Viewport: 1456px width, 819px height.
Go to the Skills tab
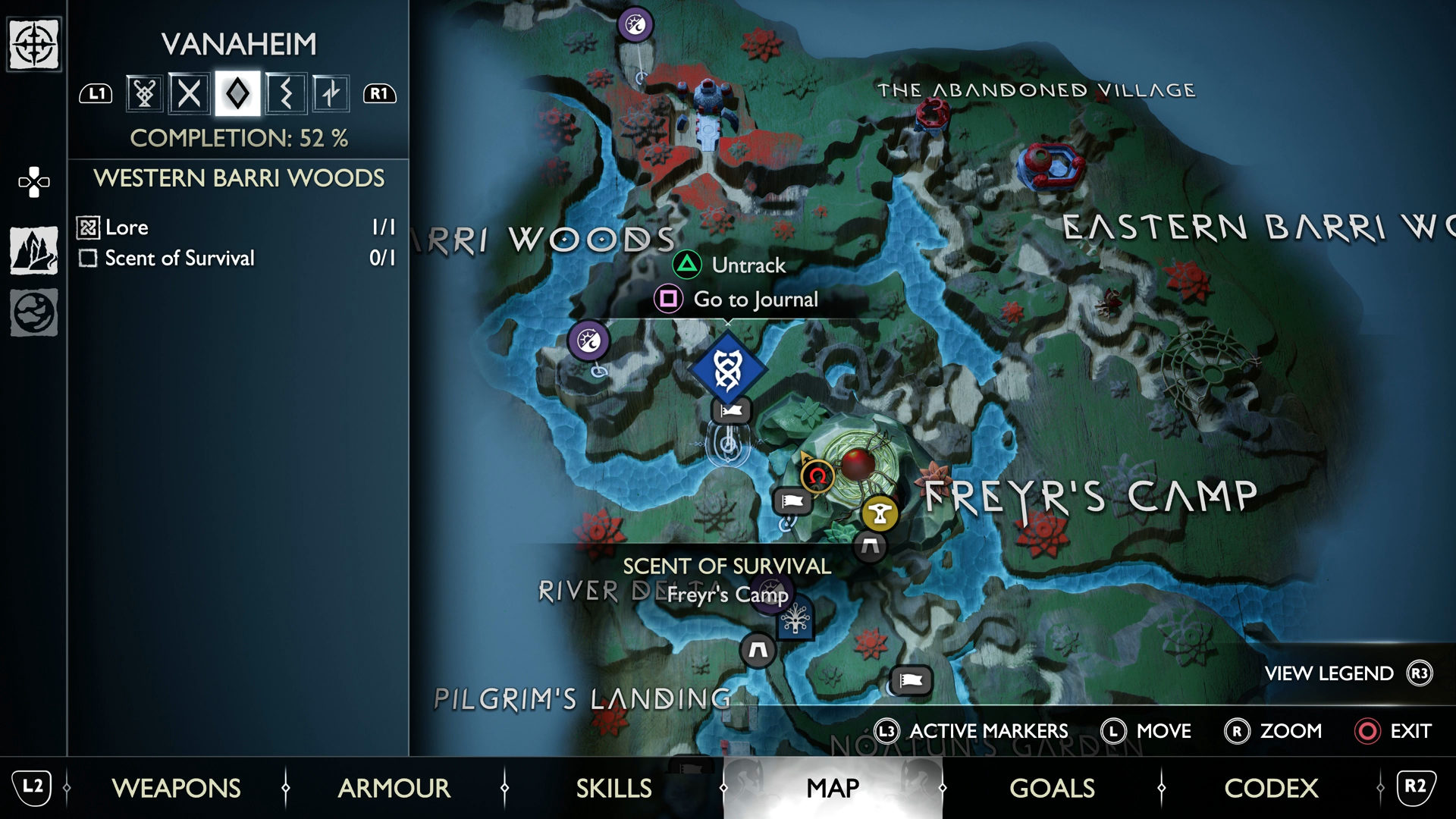click(x=613, y=788)
